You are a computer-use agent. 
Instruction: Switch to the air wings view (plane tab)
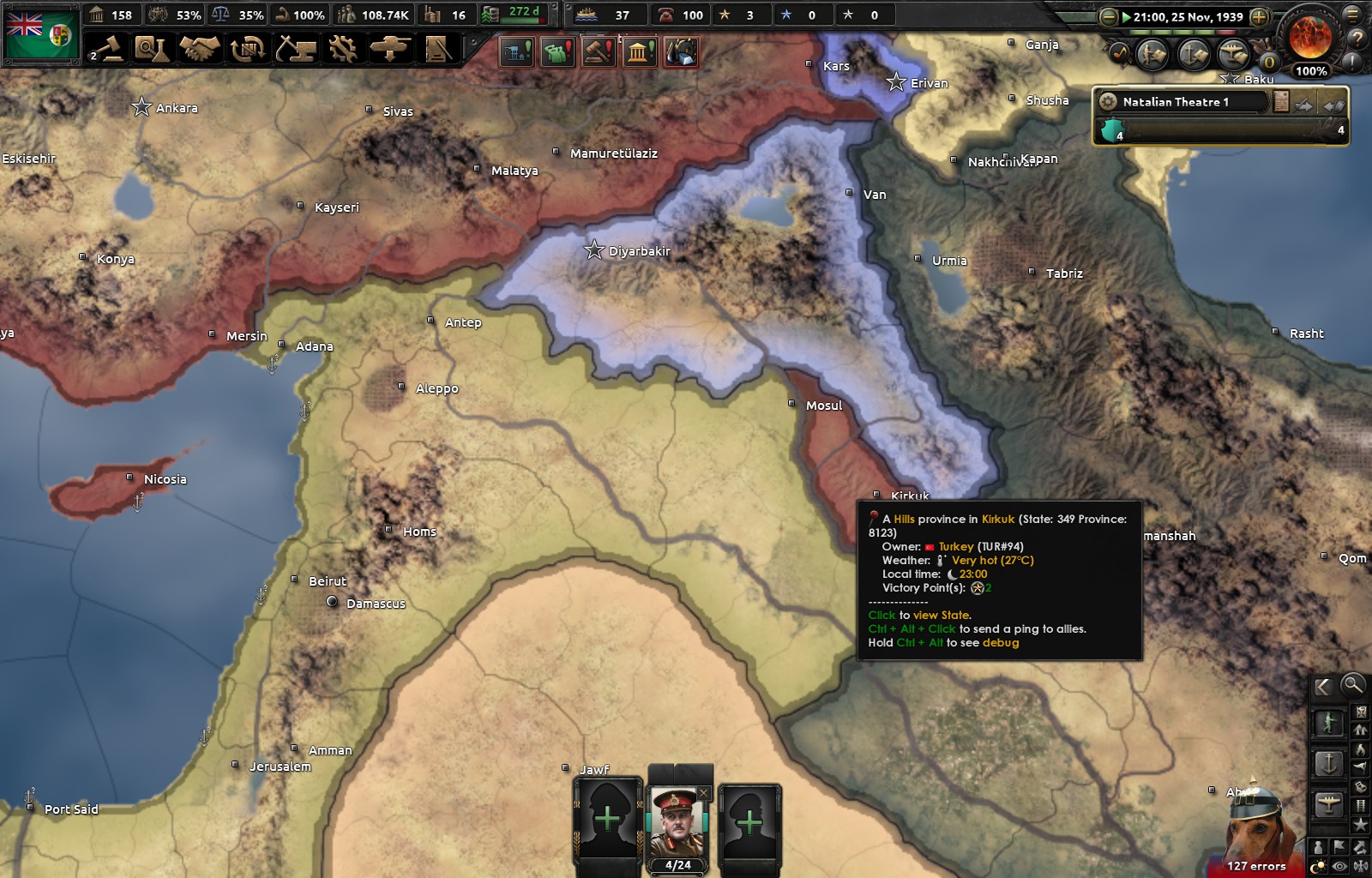click(x=1235, y=53)
